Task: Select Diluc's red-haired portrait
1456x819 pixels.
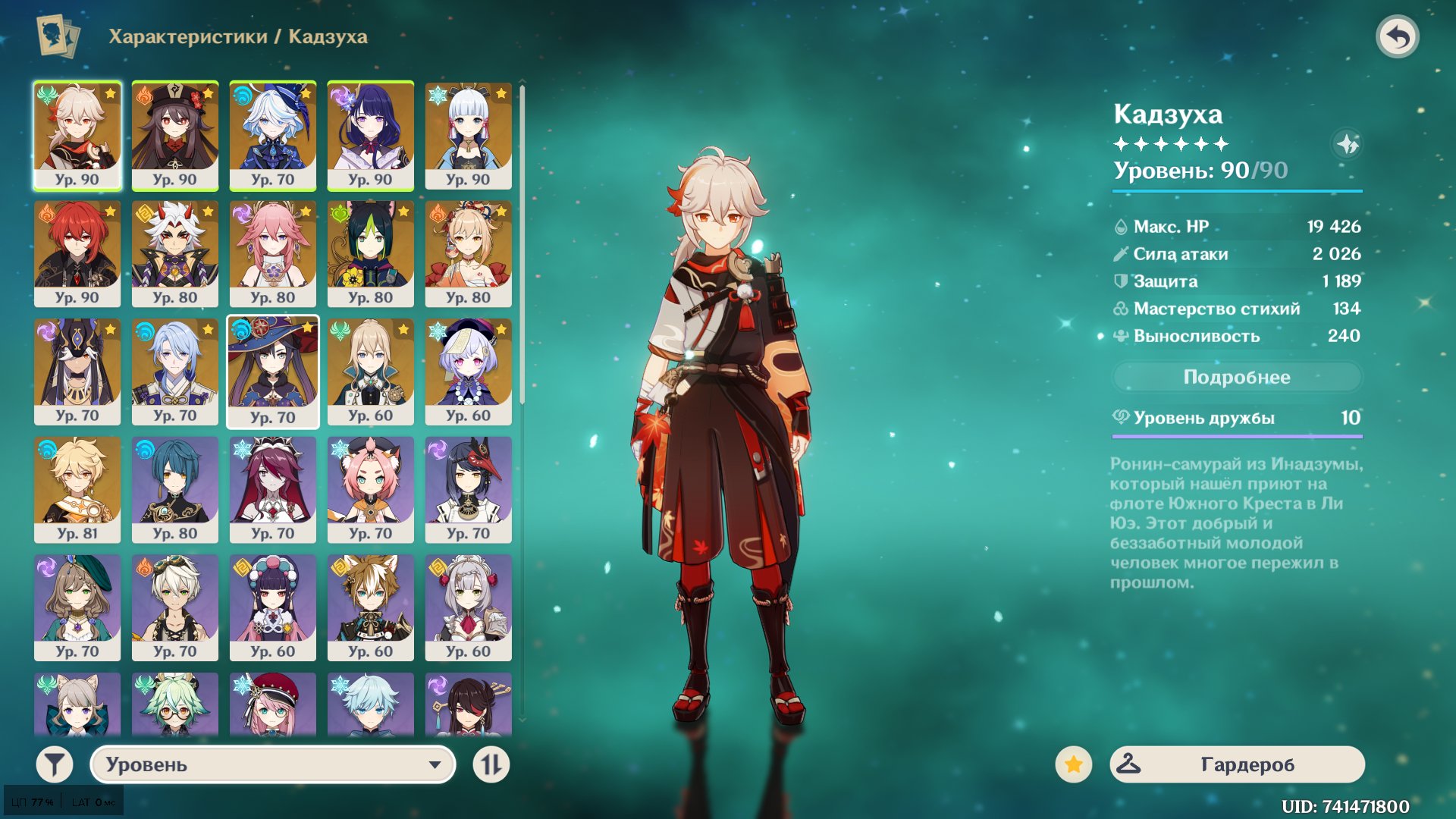Action: 77,253
